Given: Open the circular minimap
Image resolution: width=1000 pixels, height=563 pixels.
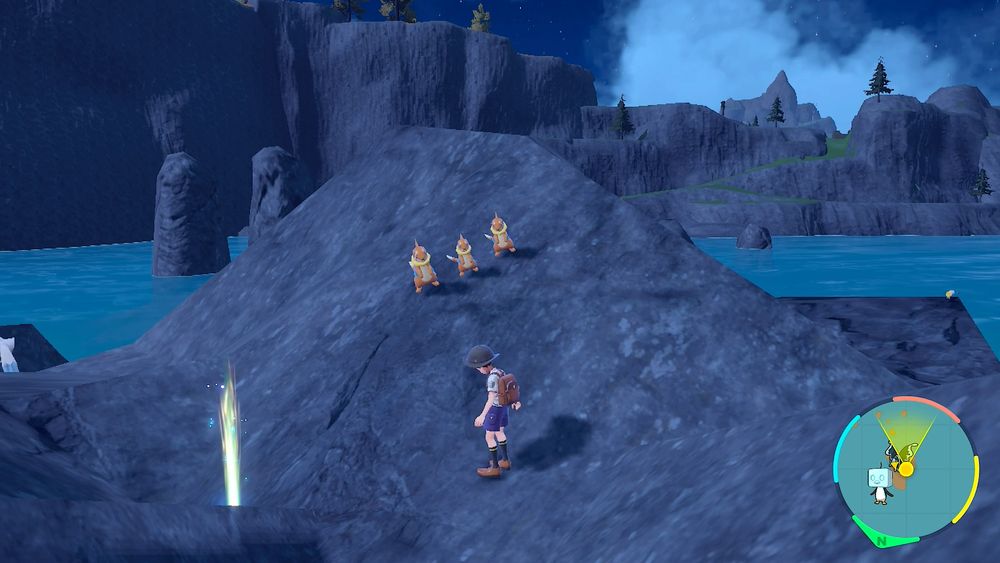Looking at the screenshot, I should tap(905, 470).
